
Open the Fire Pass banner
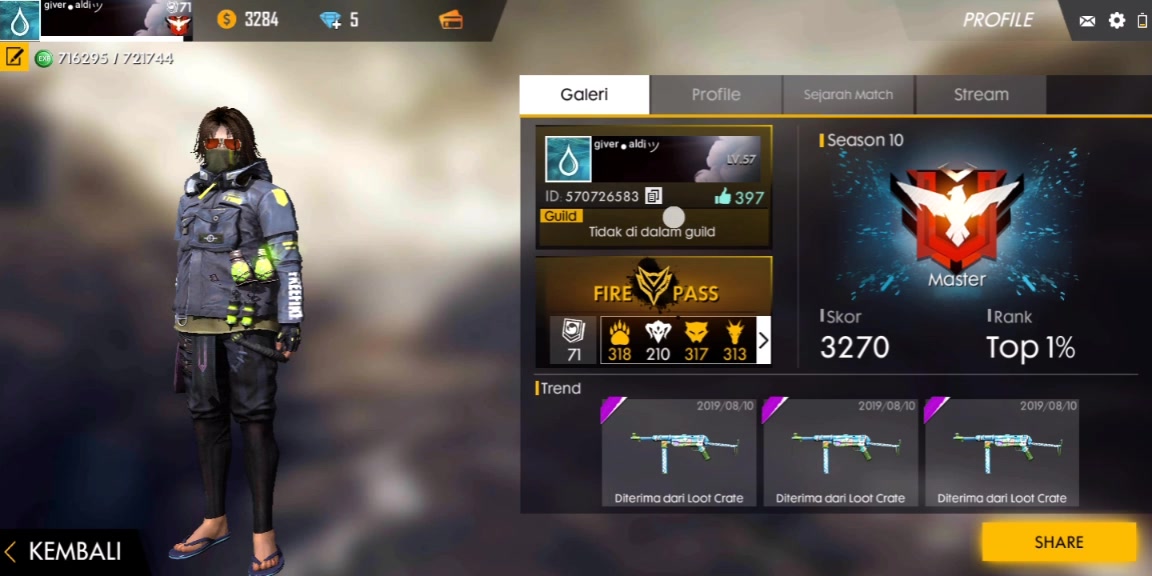coord(654,286)
